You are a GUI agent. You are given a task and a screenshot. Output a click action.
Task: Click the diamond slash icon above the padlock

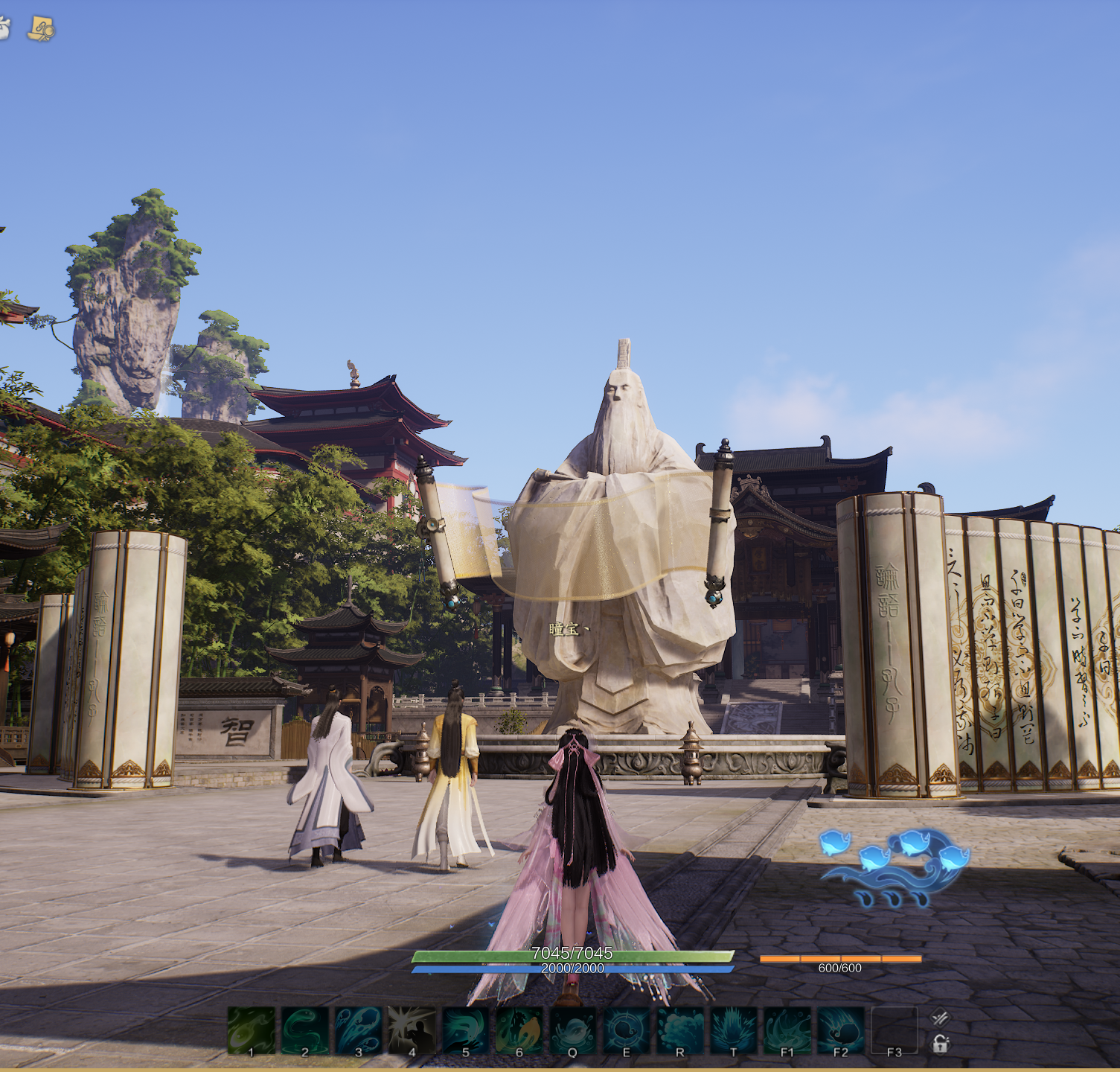tap(941, 1017)
